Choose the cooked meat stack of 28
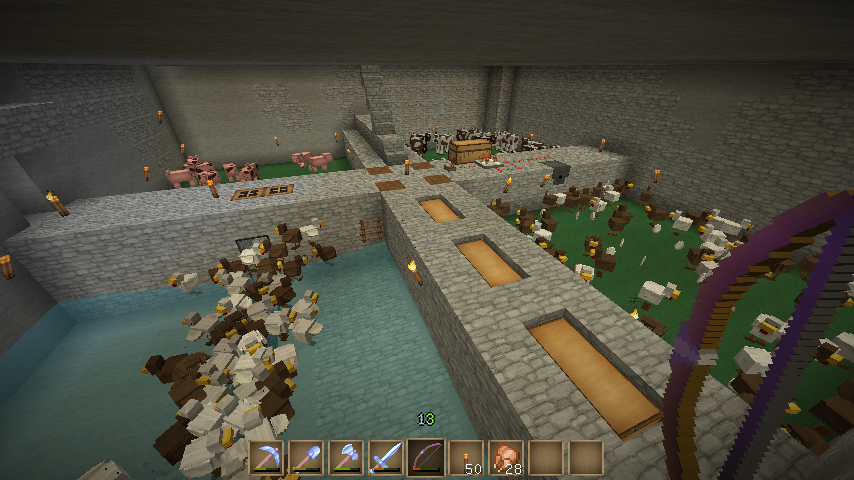Screen dimensions: 854x480 click(x=506, y=458)
